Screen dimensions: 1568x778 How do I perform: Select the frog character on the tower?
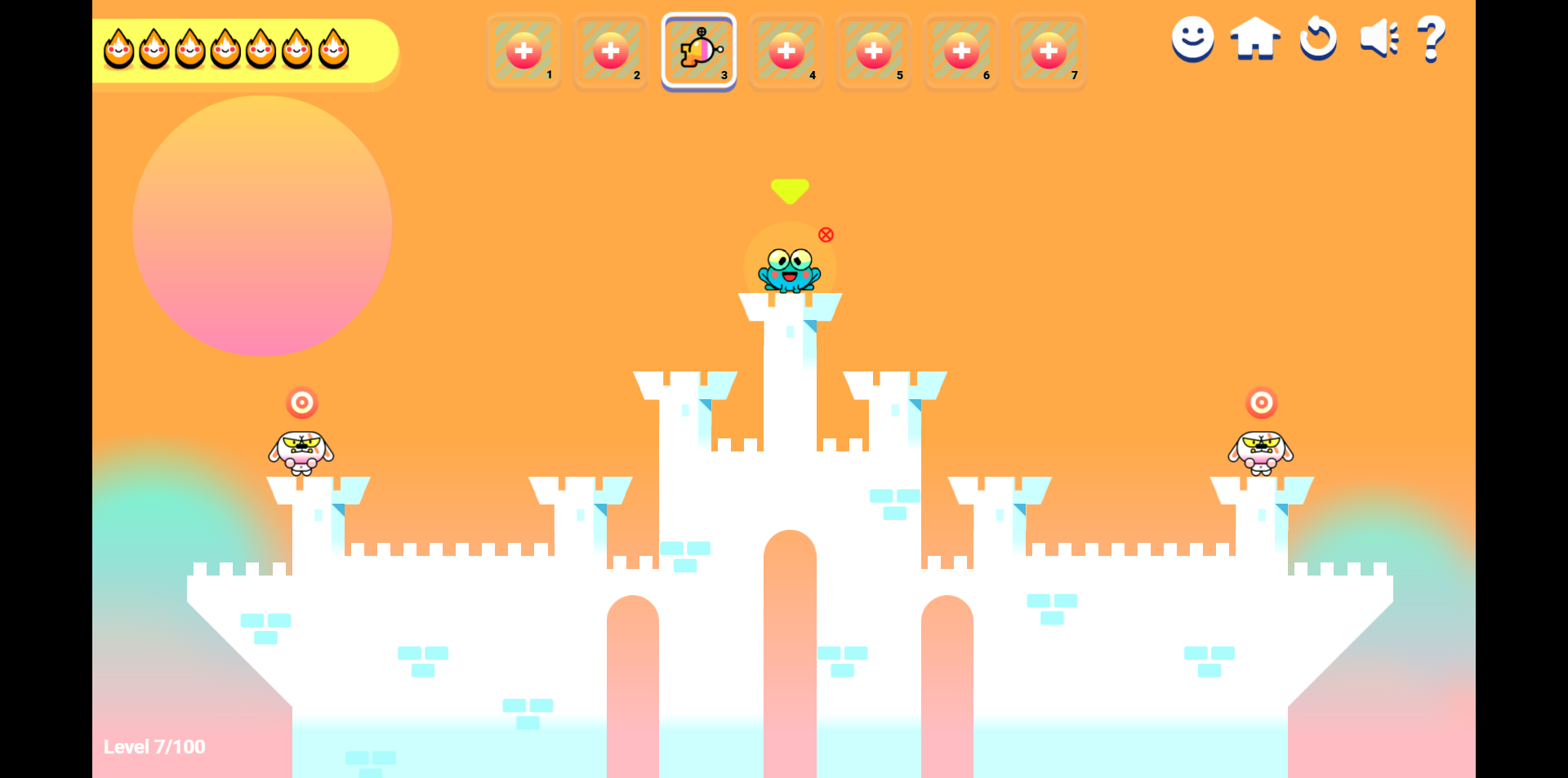[789, 271]
